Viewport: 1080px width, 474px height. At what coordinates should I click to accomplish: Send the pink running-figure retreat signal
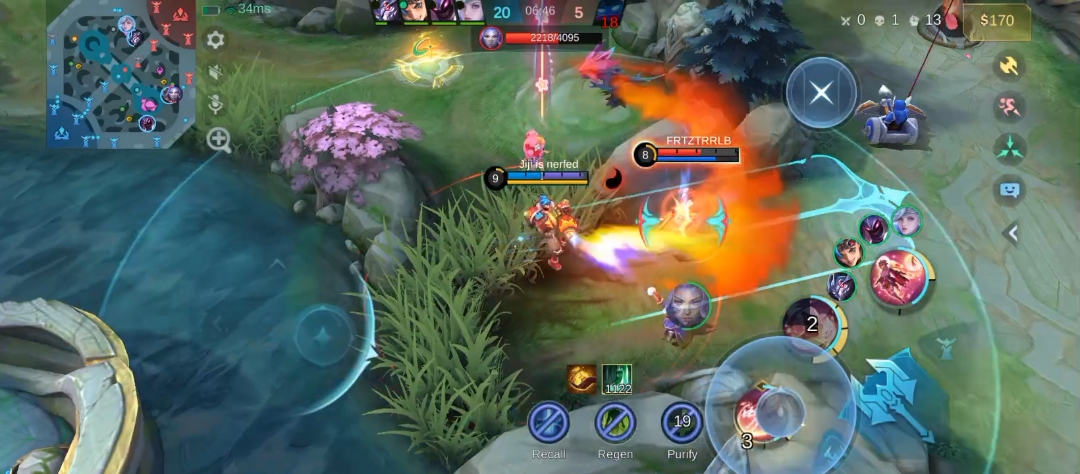(1010, 106)
